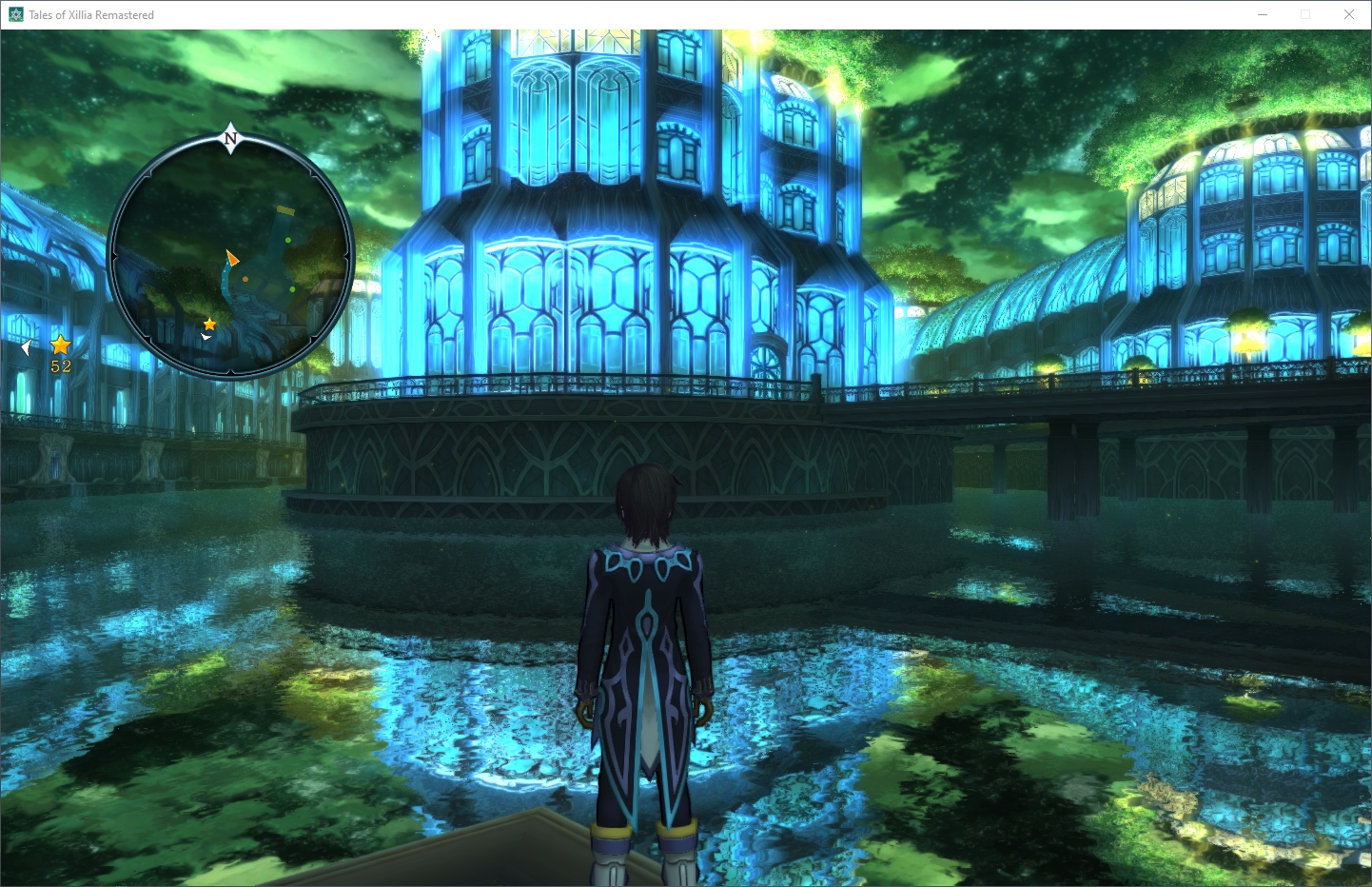
Task: Select the gold star objective tracker above 52
Action: [x=60, y=345]
